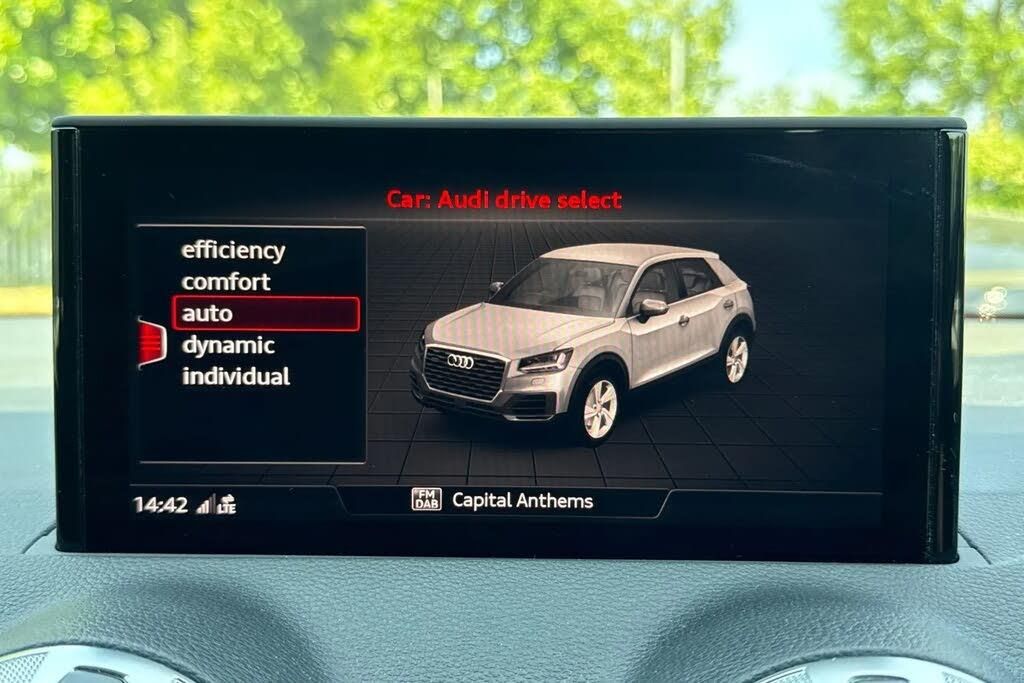Open the individual drive mode
The image size is (1024, 683).
tap(236, 377)
